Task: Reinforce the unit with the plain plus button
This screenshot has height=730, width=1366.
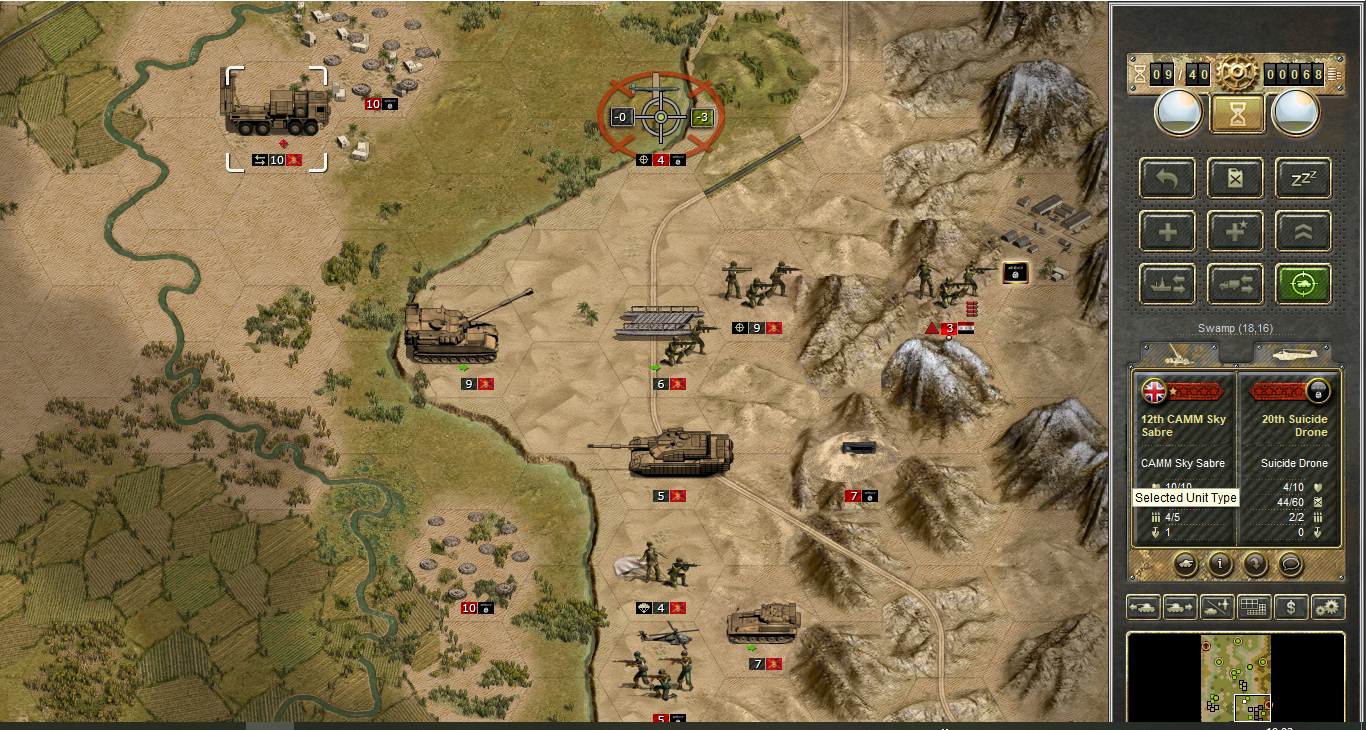Action: tap(1167, 232)
